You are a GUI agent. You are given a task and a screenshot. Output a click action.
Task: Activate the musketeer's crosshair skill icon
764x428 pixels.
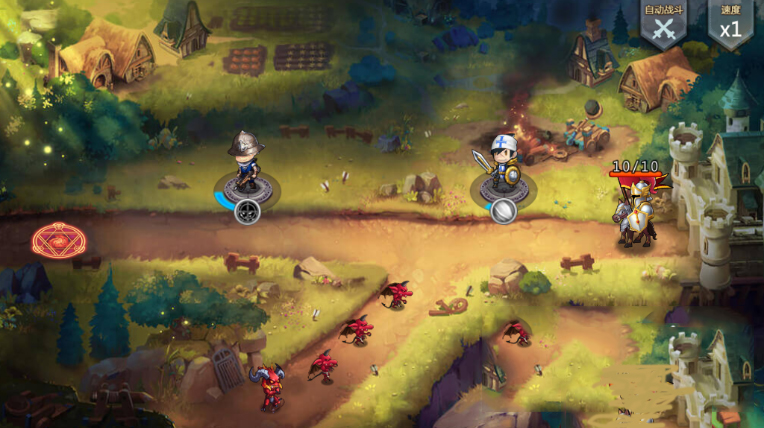tap(247, 210)
